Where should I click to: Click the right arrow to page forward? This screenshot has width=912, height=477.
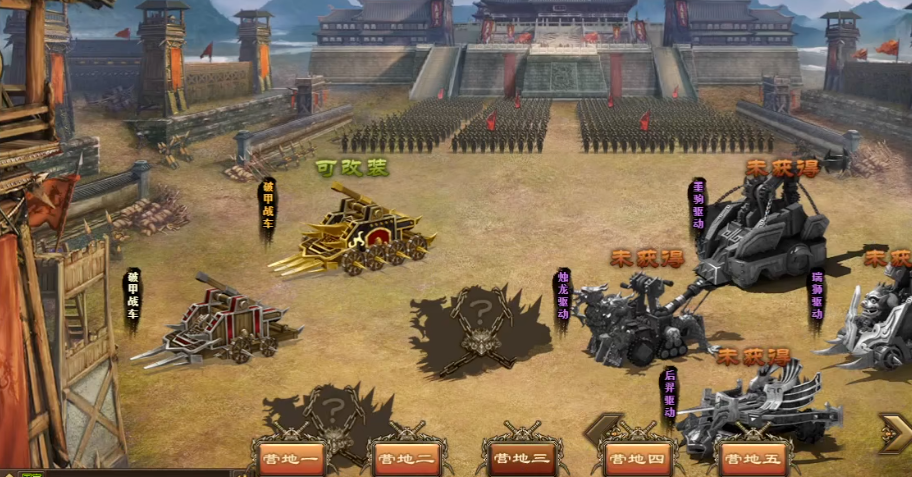click(894, 432)
